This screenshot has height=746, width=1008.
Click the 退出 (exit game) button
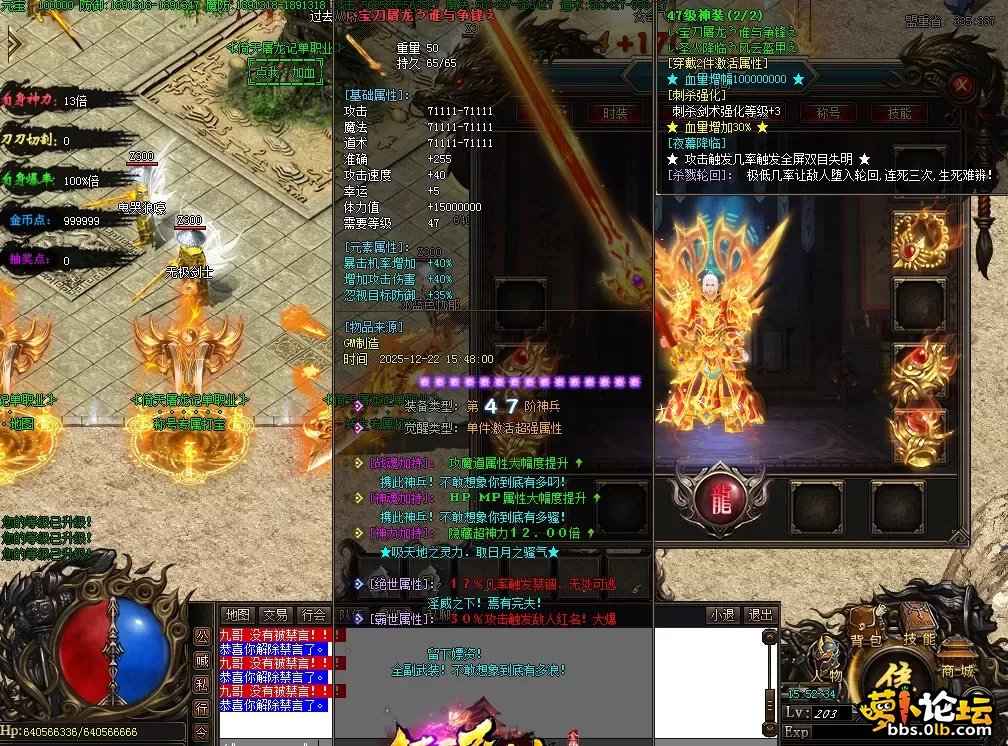(x=760, y=614)
